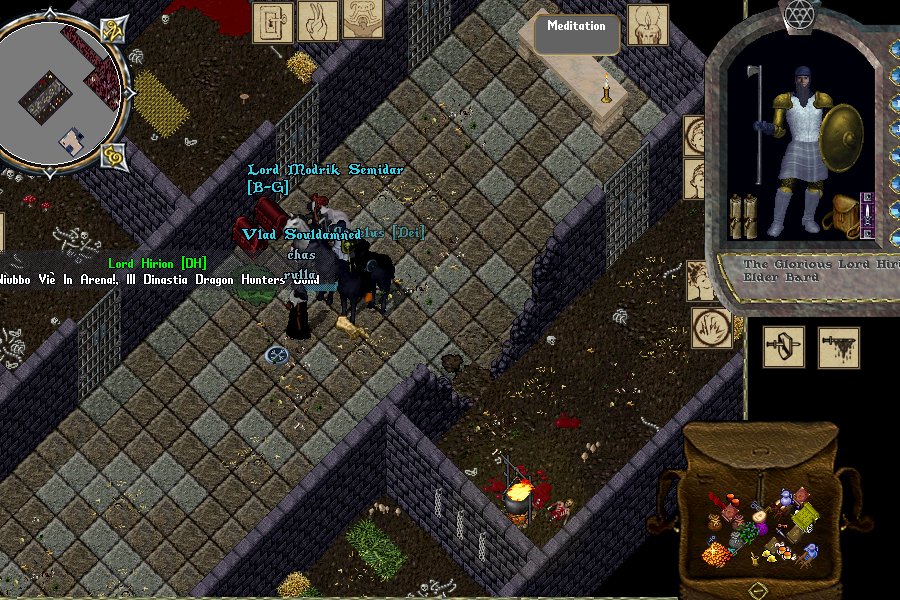Select the rolled scrolls on the paperdoll
Image resolution: width=900 pixels, height=600 pixels.
(x=742, y=215)
